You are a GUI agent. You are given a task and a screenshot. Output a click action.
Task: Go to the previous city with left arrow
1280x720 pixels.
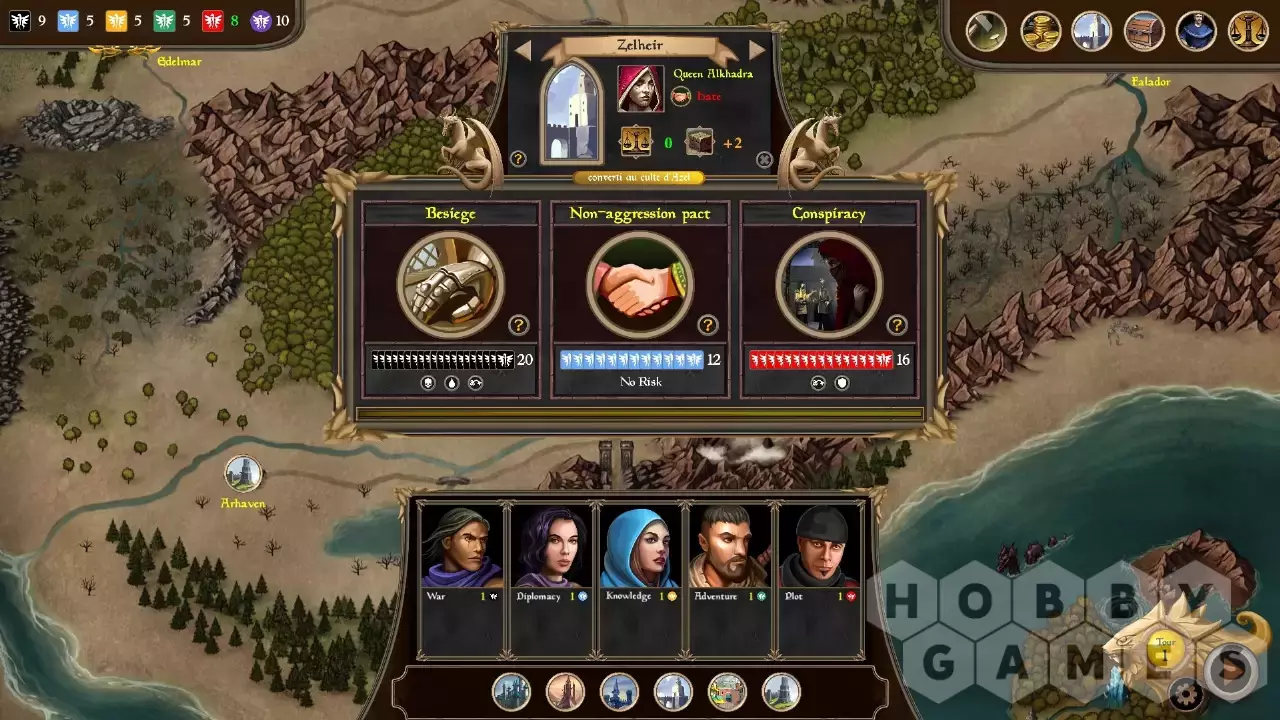pos(522,50)
